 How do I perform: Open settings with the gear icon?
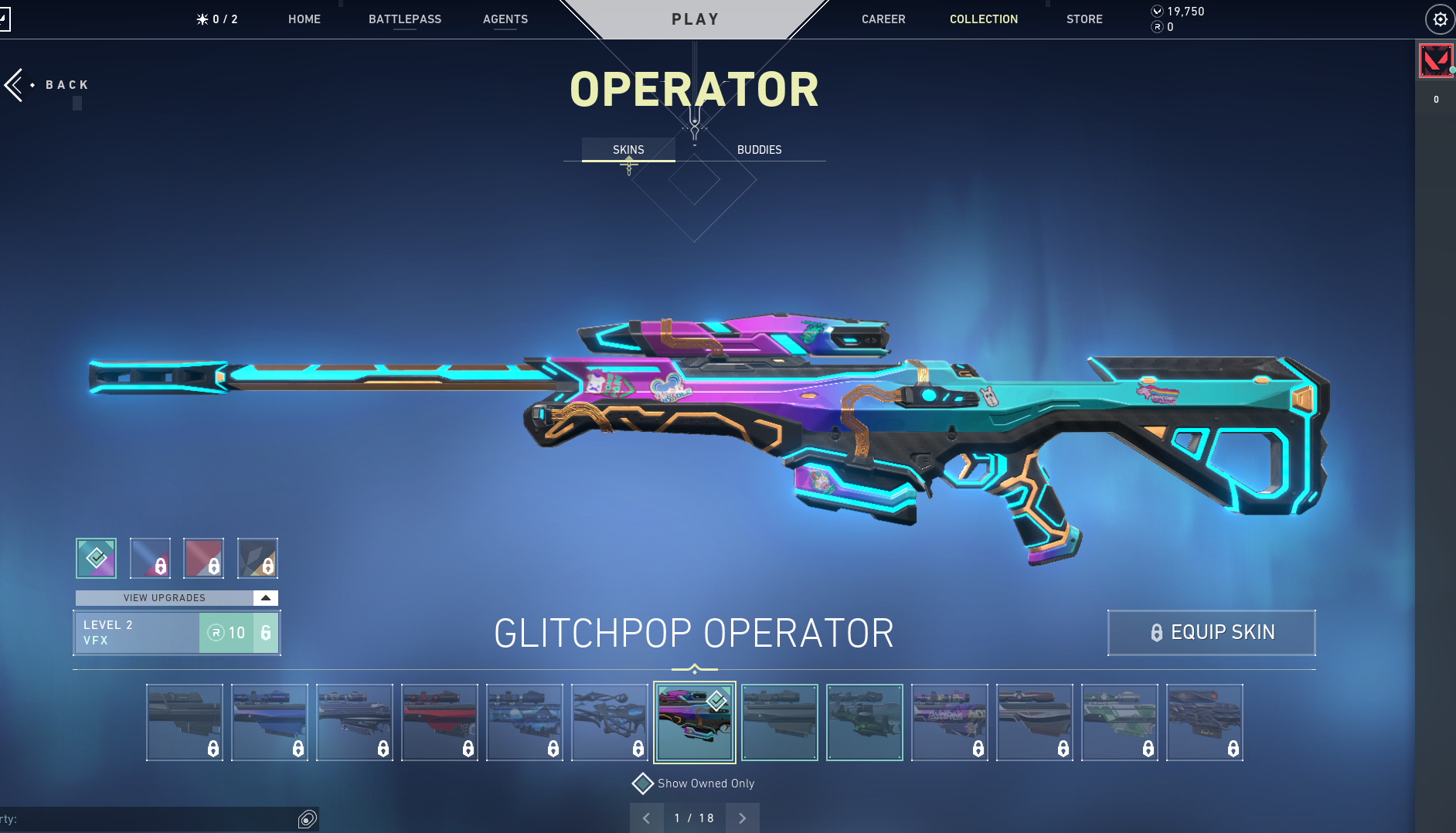coord(1440,19)
